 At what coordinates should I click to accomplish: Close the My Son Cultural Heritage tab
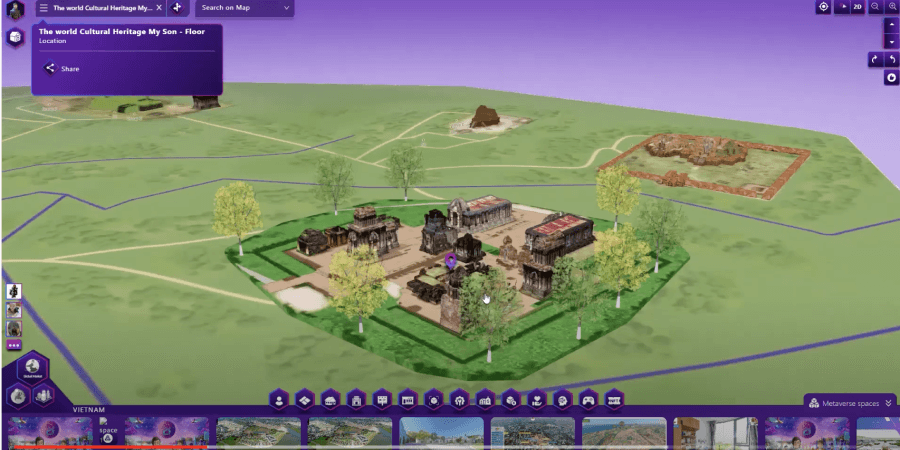point(159,8)
